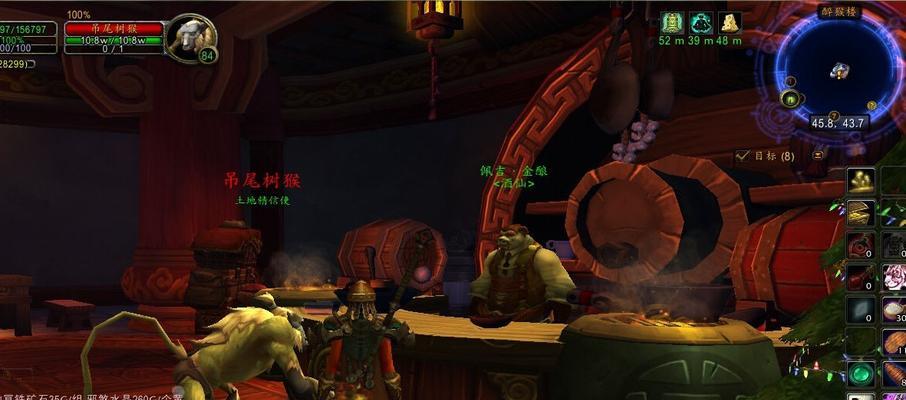Click the first buff icon with 52 m remaining
Viewport: 906px width, 400px height.
pyautogui.click(x=671, y=23)
